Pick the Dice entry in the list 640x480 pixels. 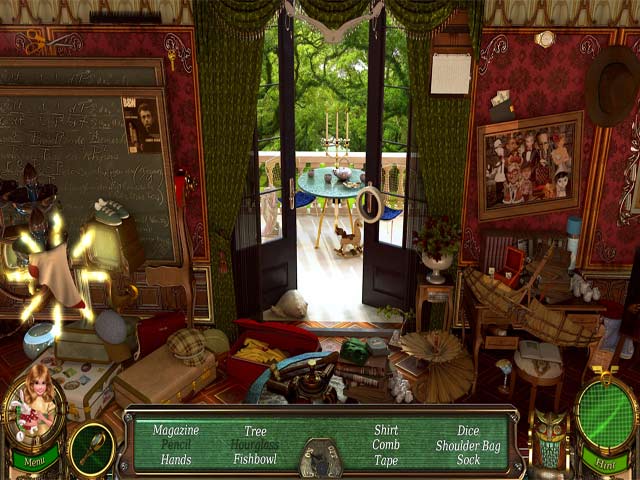pos(467,430)
